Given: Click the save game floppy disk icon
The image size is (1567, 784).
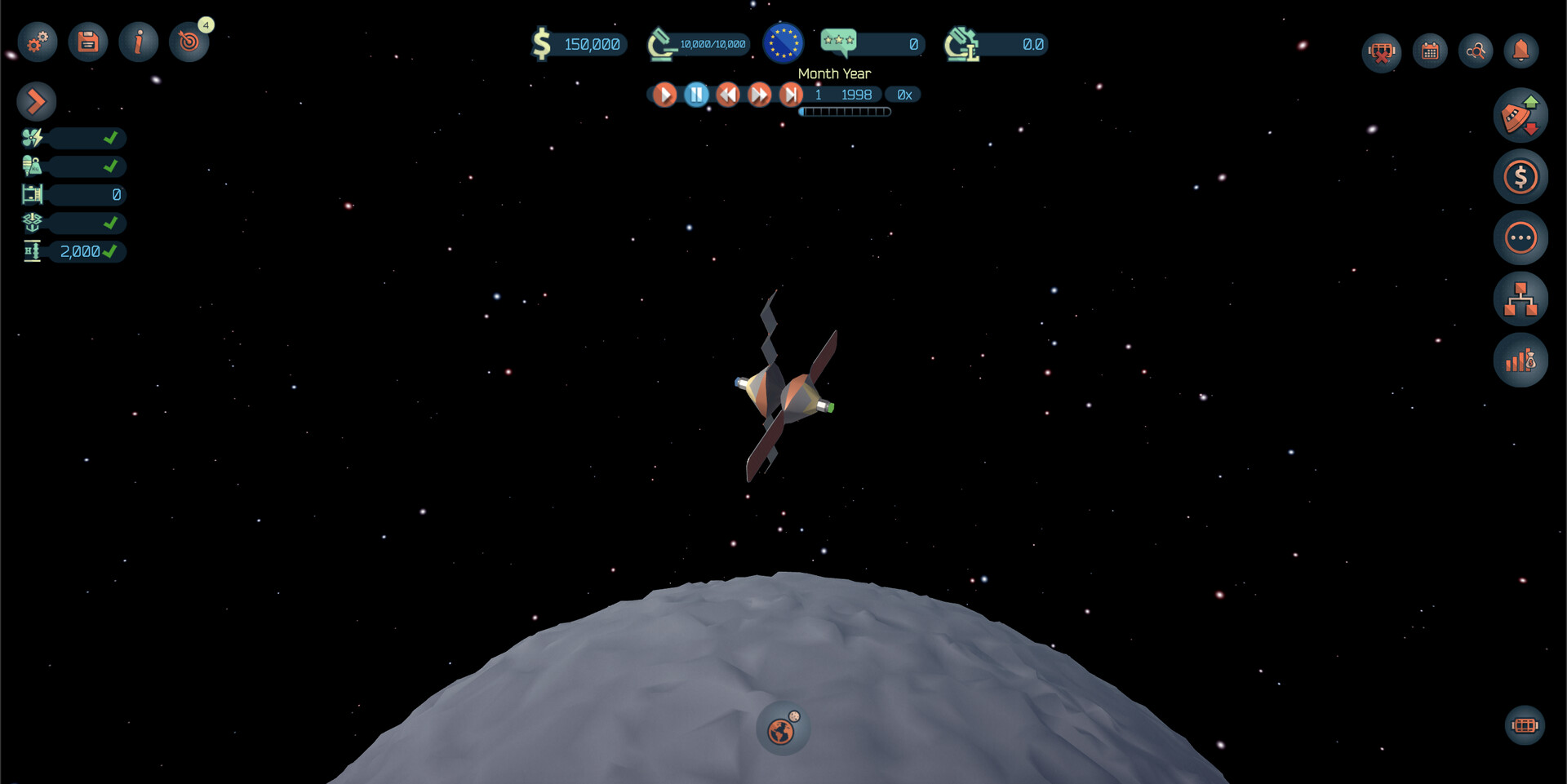Looking at the screenshot, I should coord(87,42).
